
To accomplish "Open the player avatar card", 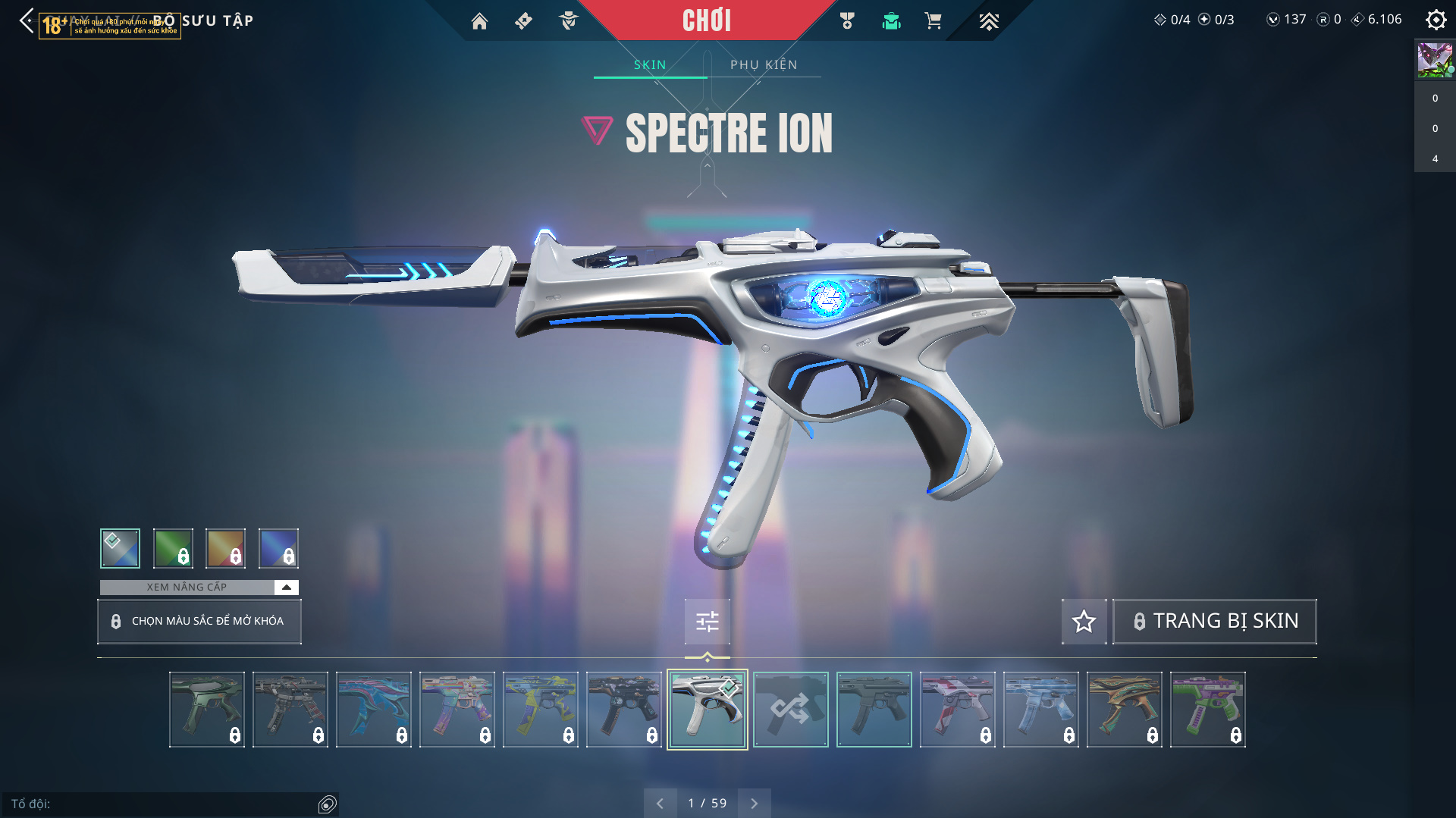I will click(1435, 60).
